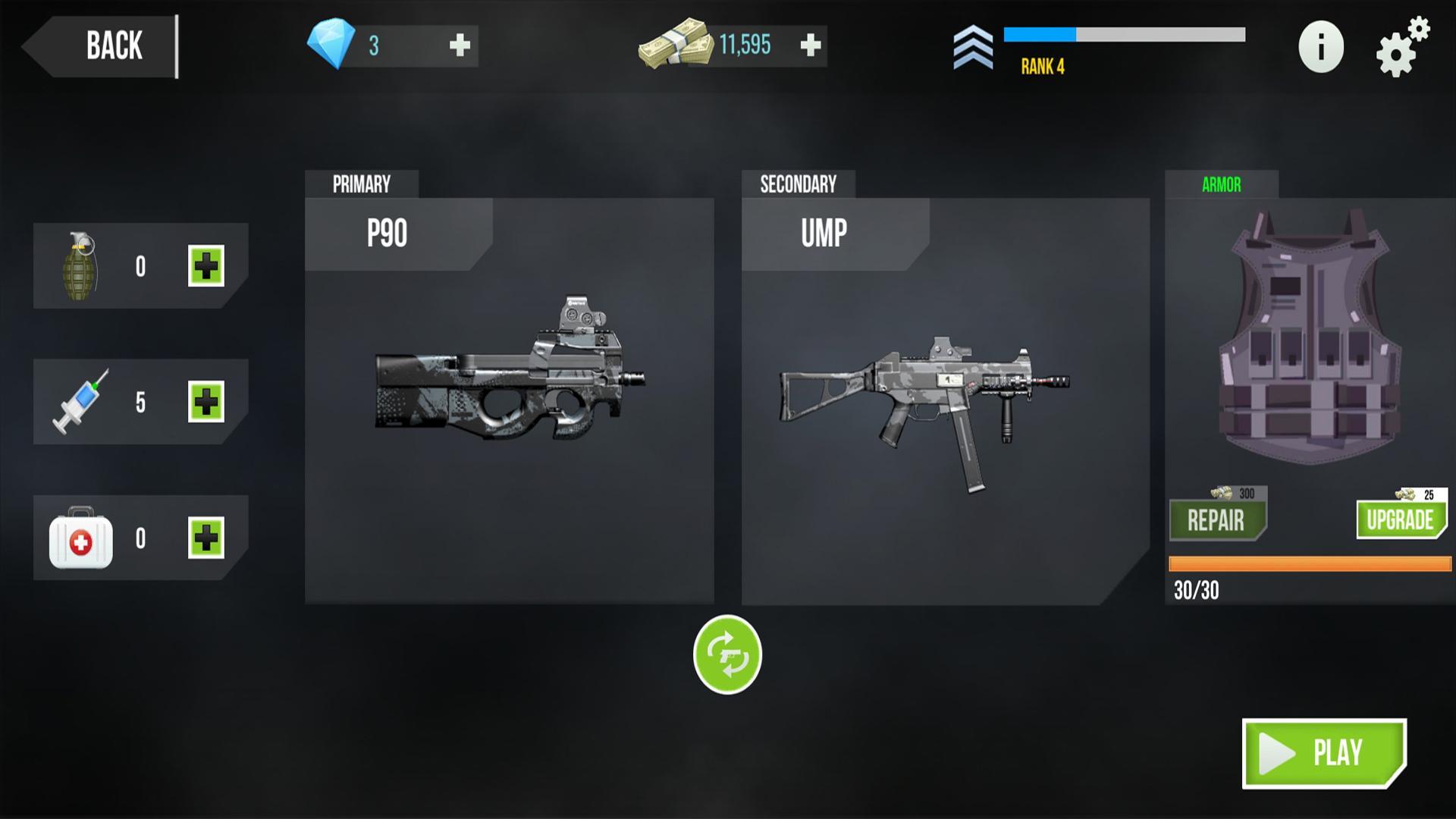Add an adrenaline syringe with its green plus
Viewport: 1456px width, 819px height.
206,402
